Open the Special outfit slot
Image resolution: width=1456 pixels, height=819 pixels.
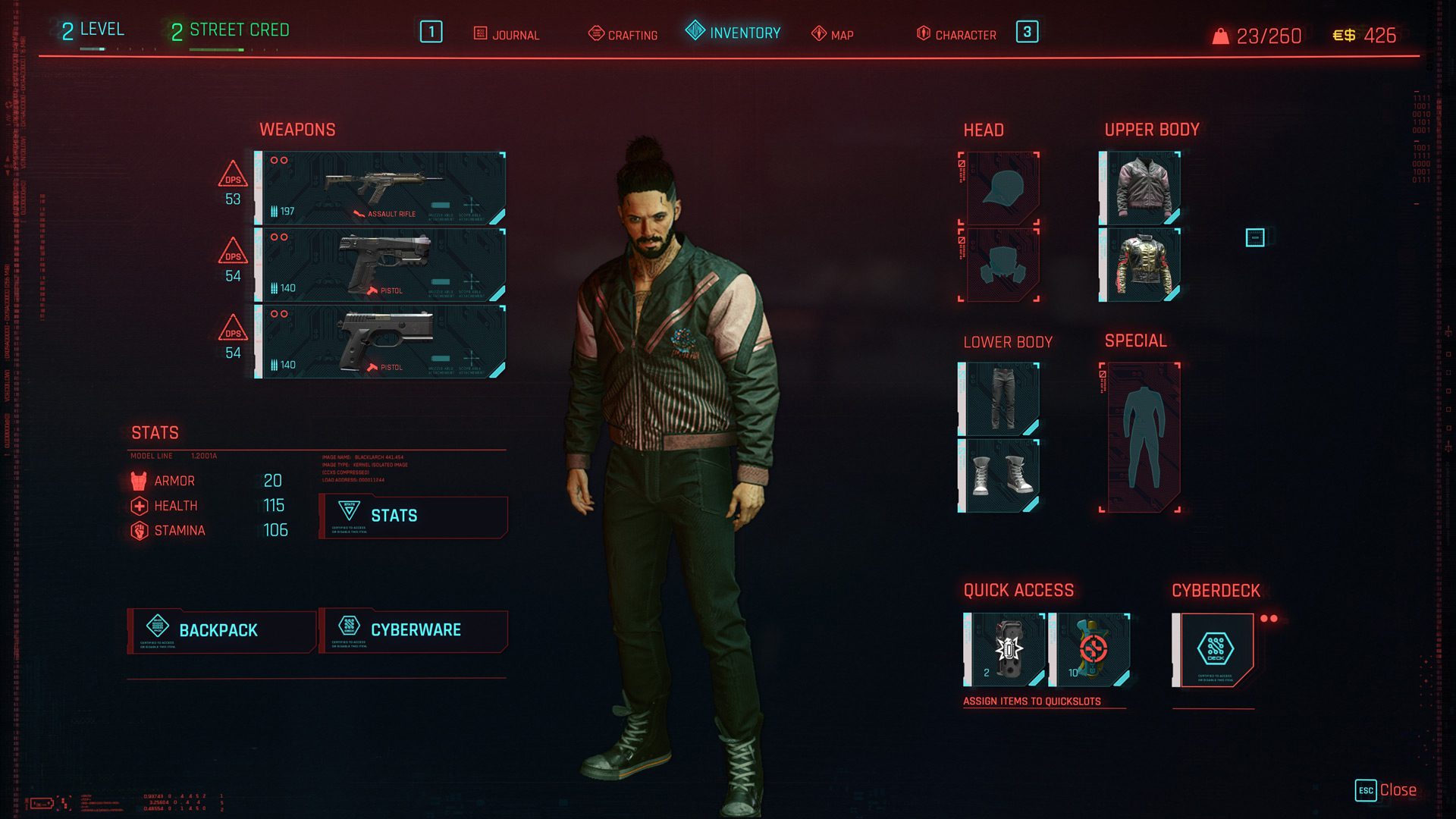[1141, 438]
